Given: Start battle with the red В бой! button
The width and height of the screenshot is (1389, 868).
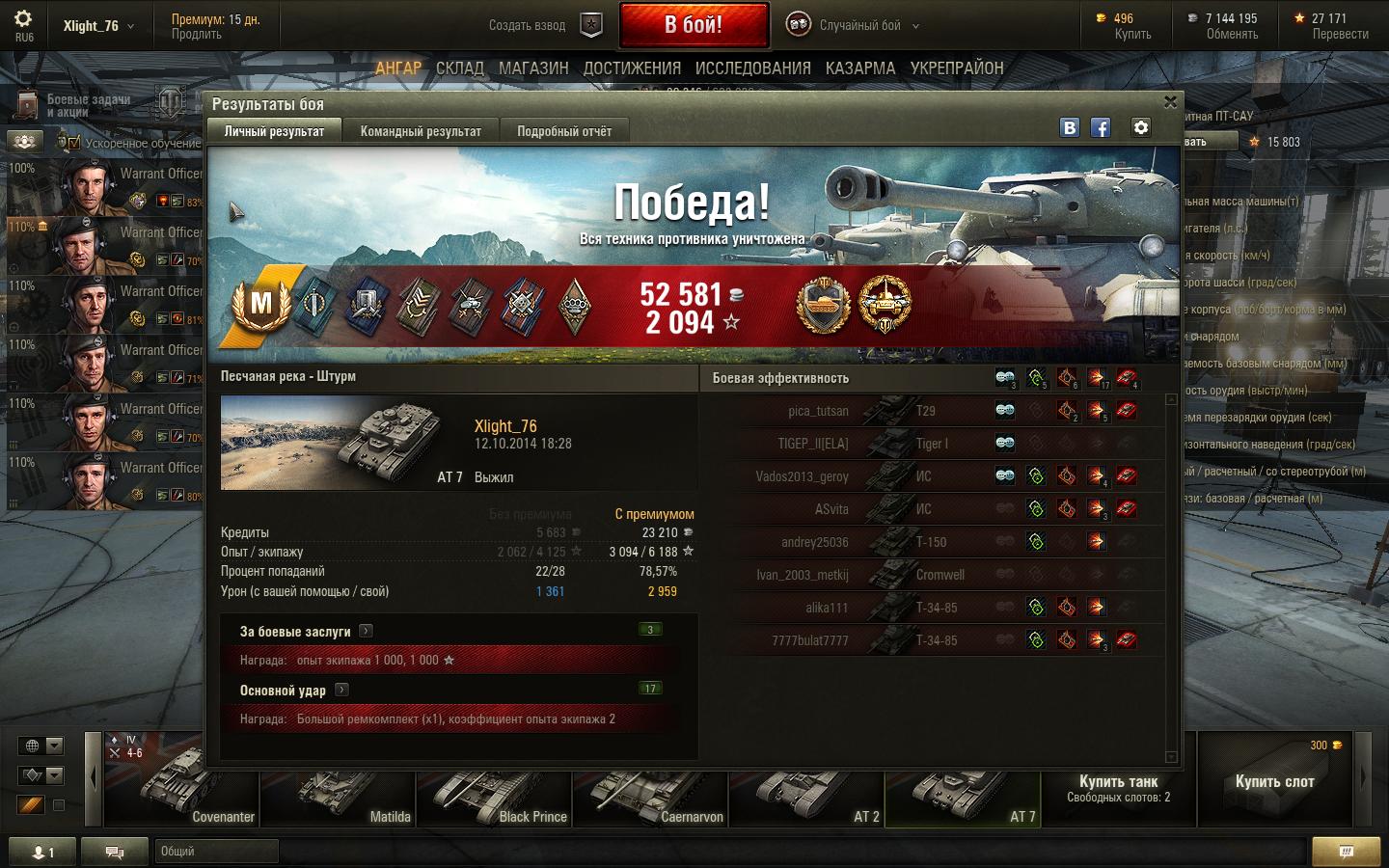Looking at the screenshot, I should pyautogui.click(x=694, y=25).
